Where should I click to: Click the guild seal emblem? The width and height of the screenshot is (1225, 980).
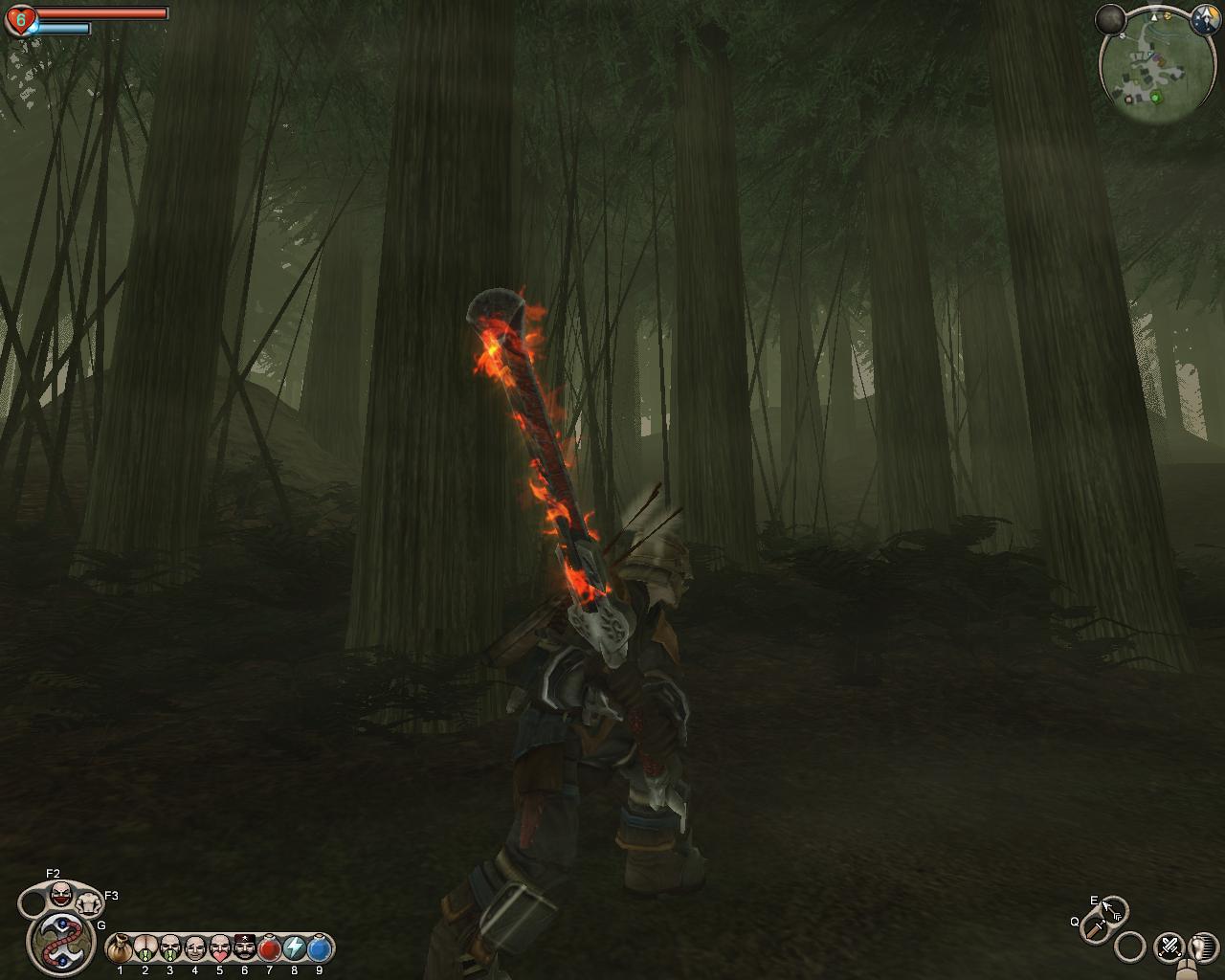point(59,938)
